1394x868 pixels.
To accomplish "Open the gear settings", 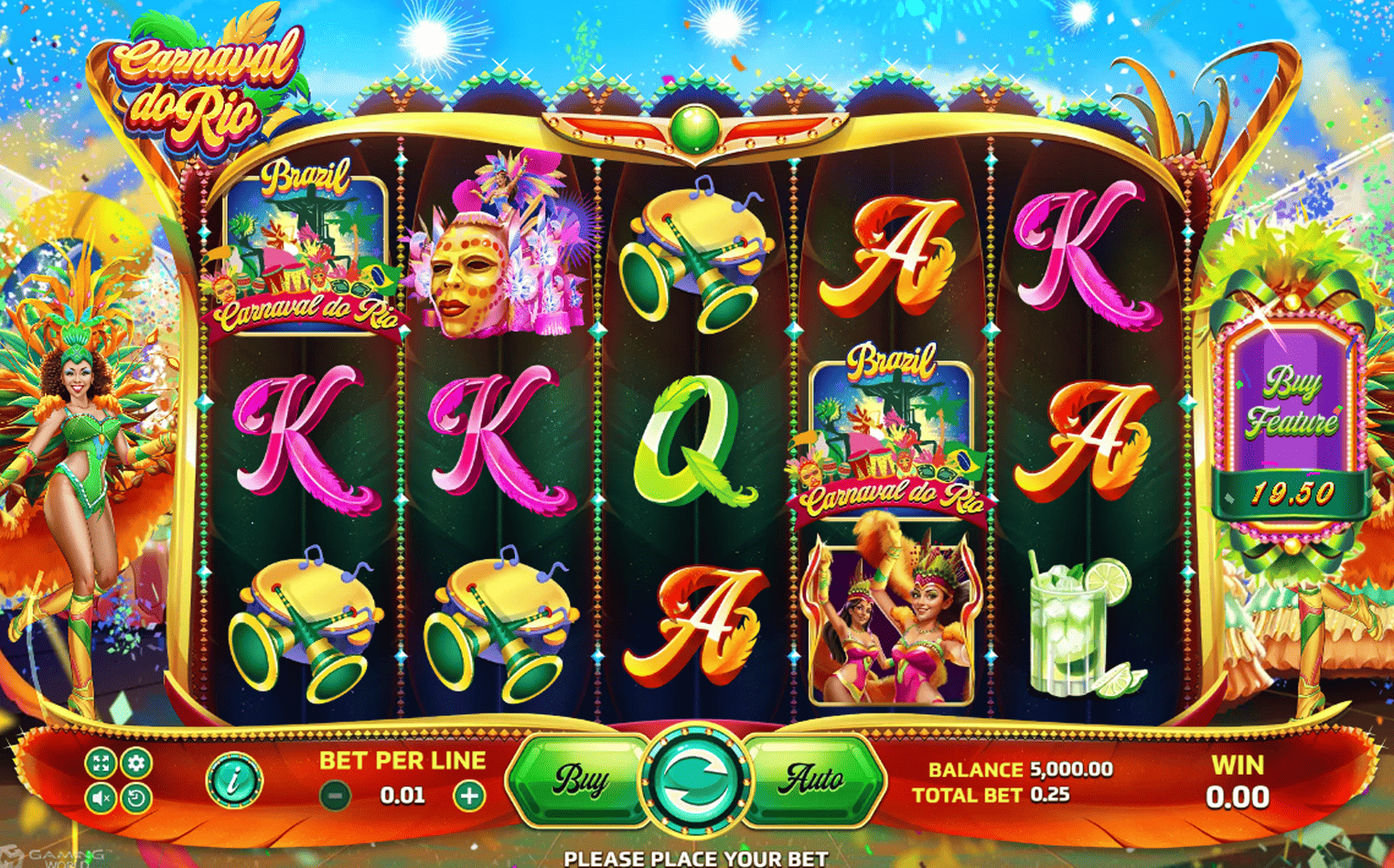I will pyautogui.click(x=136, y=762).
